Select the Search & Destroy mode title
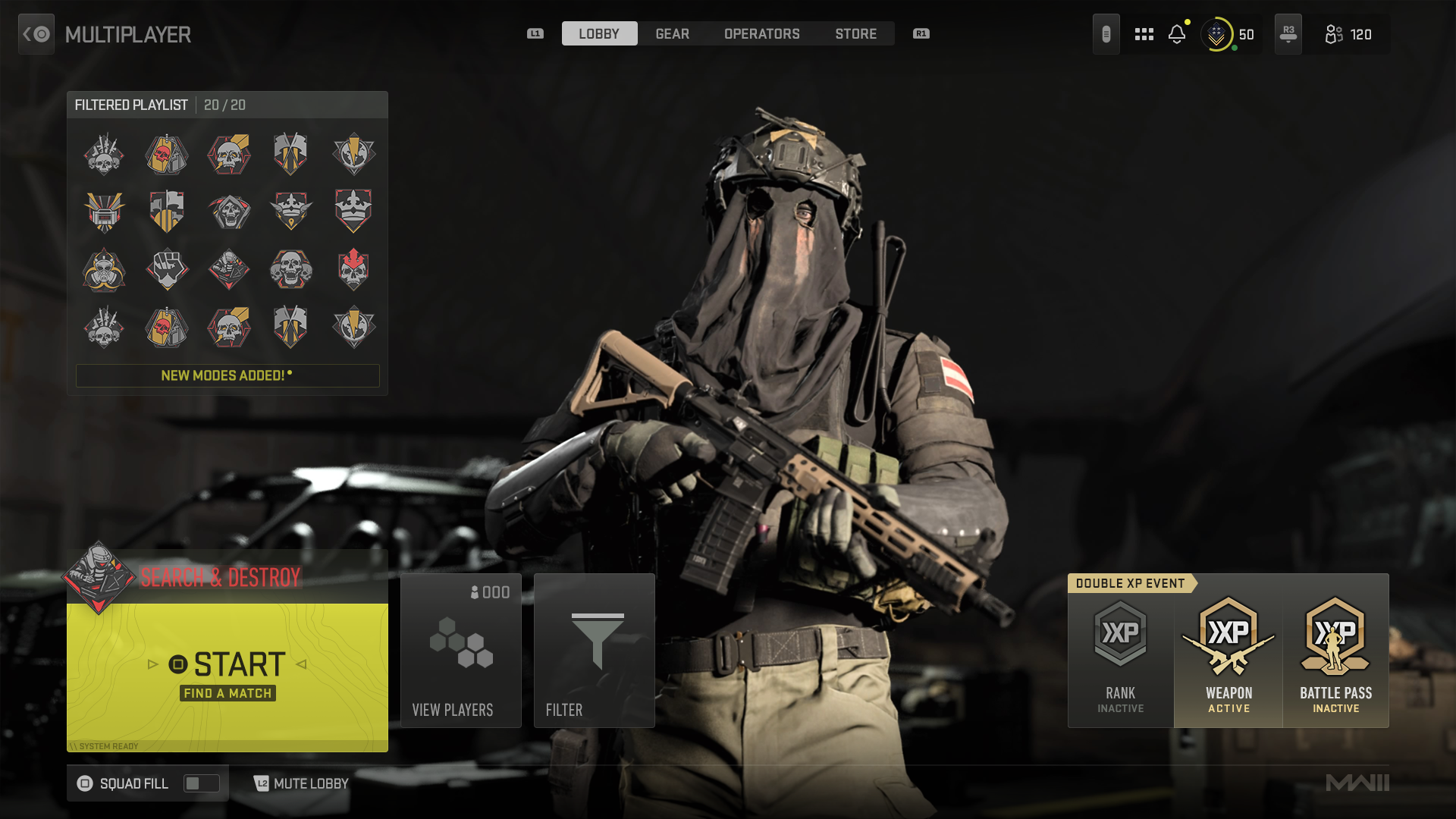 221,578
